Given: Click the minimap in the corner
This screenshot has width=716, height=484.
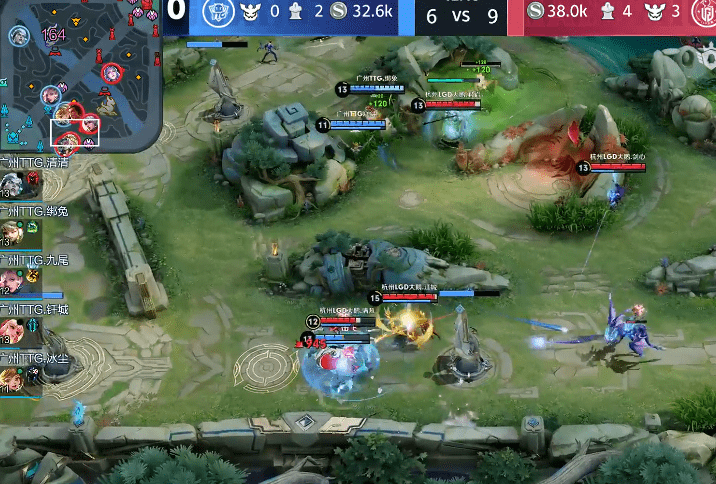Looking at the screenshot, I should (x=80, y=75).
